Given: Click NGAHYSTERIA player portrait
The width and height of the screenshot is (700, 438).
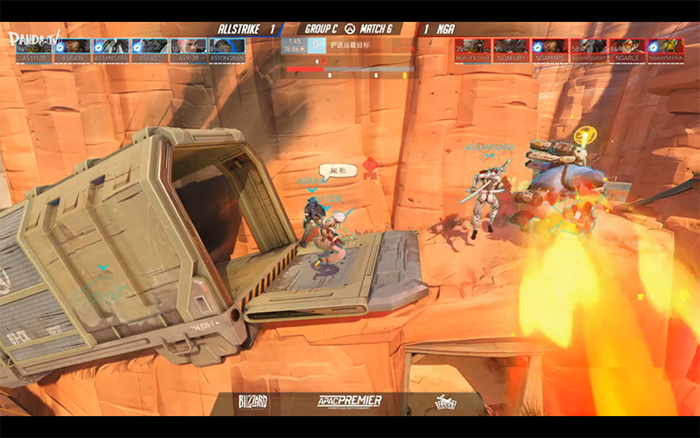Looking at the screenshot, I should click(x=666, y=47).
